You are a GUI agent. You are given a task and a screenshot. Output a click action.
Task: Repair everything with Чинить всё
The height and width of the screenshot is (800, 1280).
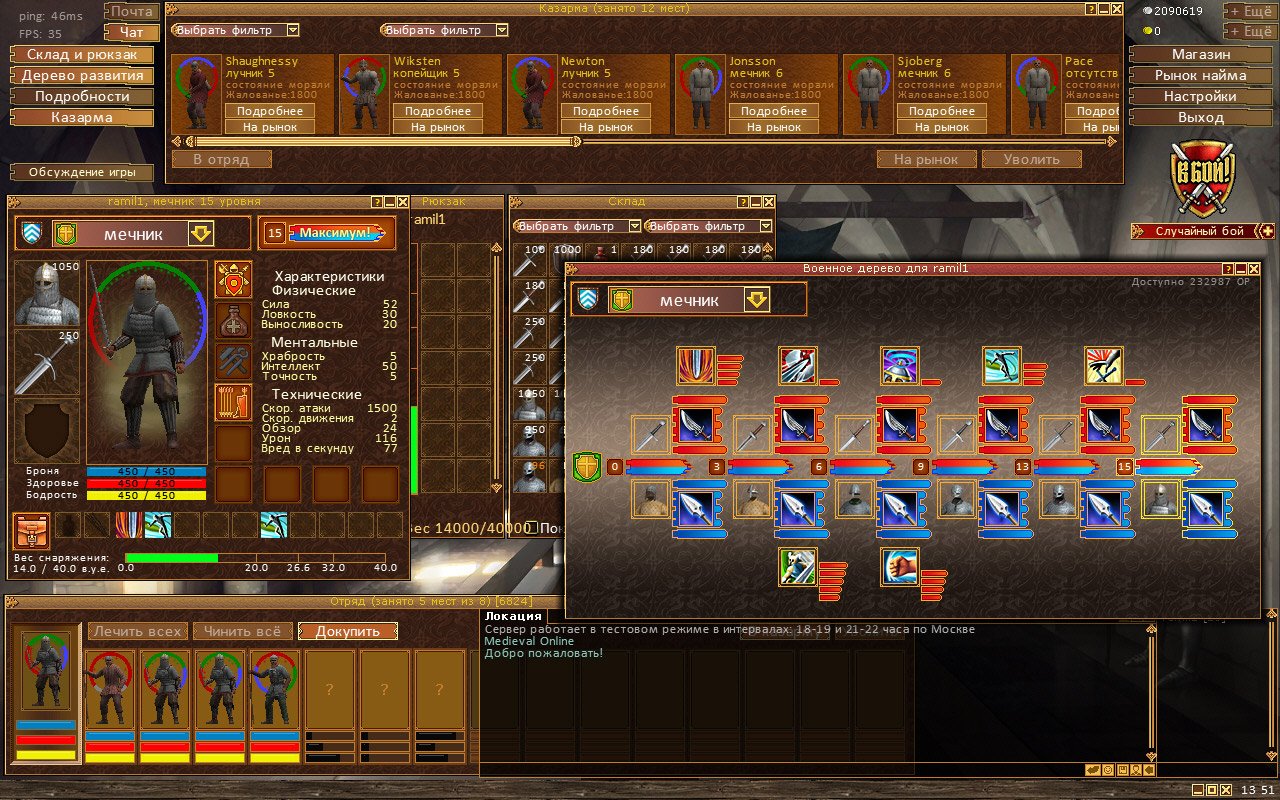[x=244, y=631]
